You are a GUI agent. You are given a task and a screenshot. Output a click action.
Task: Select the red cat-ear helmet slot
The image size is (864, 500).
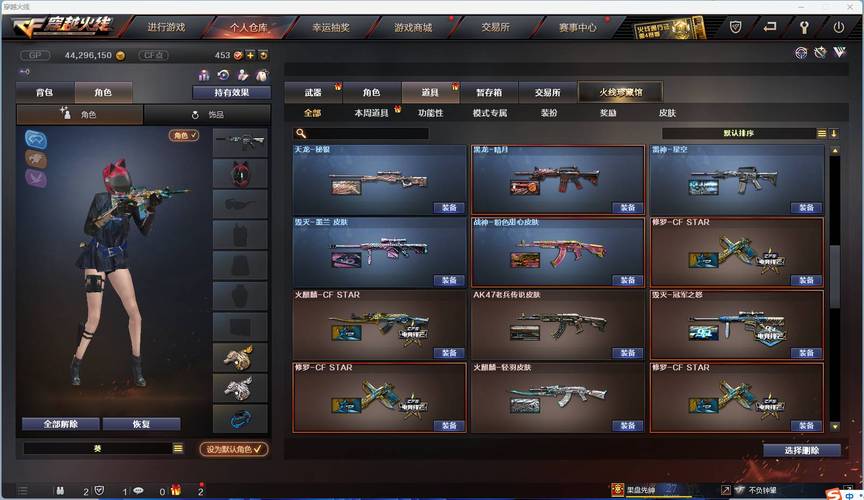(x=240, y=173)
